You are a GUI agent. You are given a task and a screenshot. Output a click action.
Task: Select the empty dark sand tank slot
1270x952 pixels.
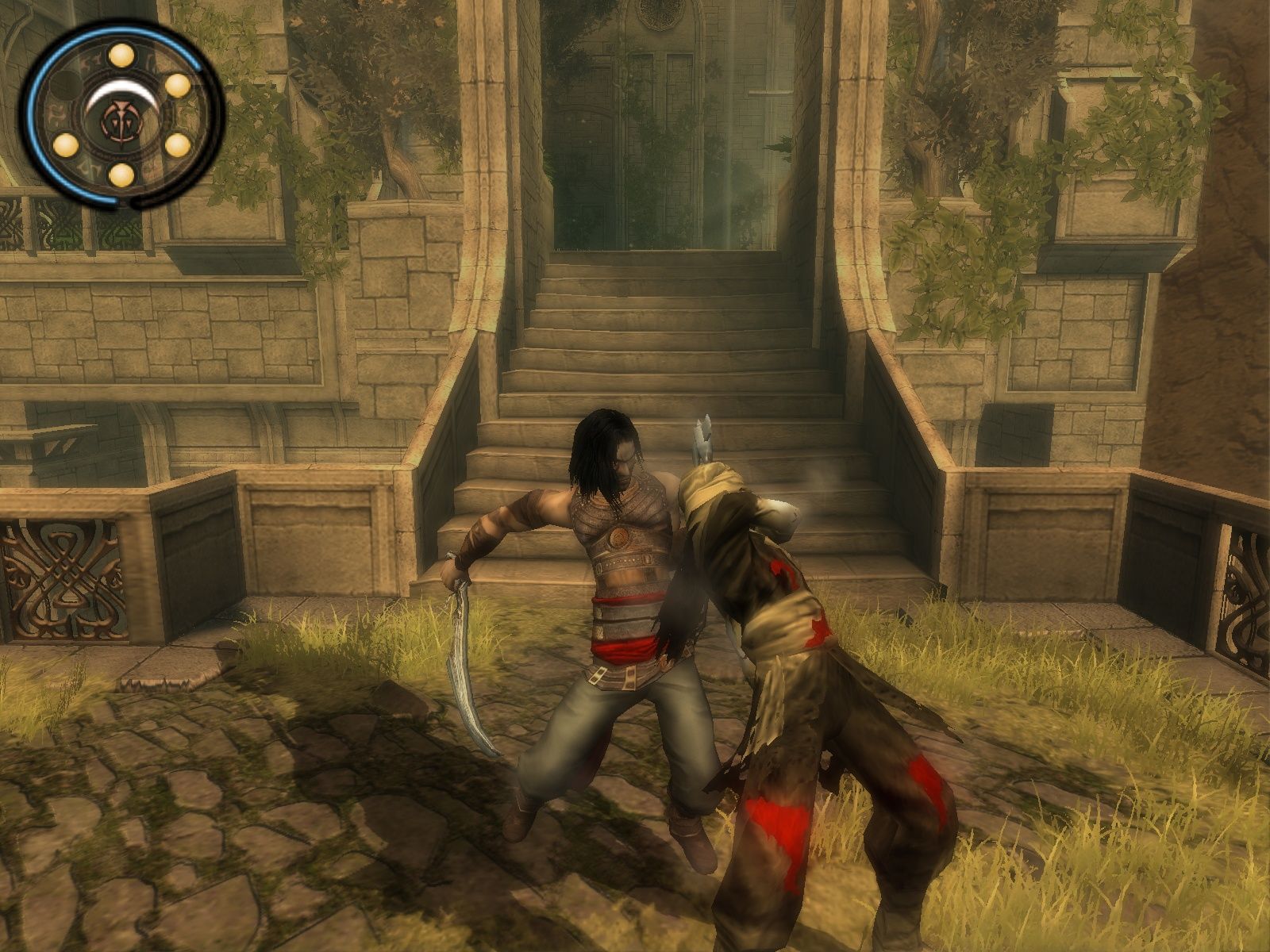67,84
